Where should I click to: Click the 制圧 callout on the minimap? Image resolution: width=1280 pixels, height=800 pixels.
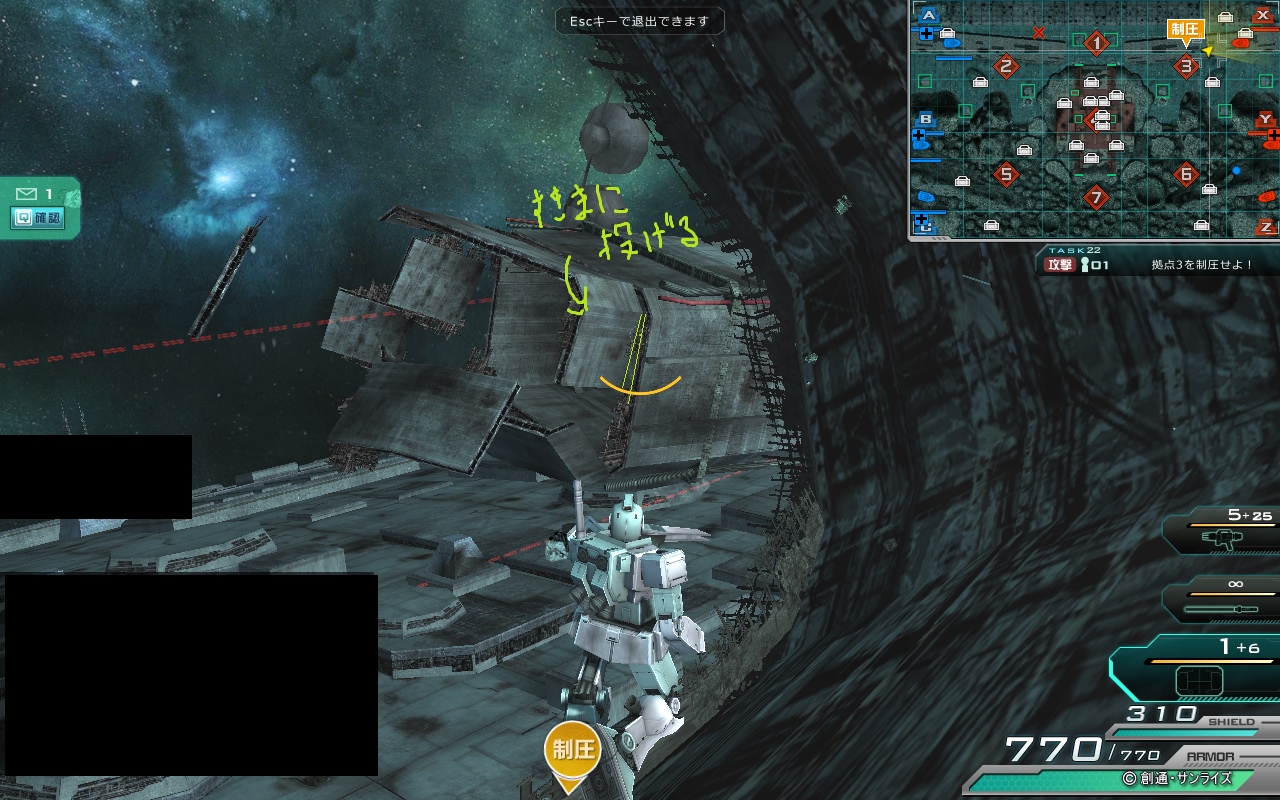coord(1186,29)
